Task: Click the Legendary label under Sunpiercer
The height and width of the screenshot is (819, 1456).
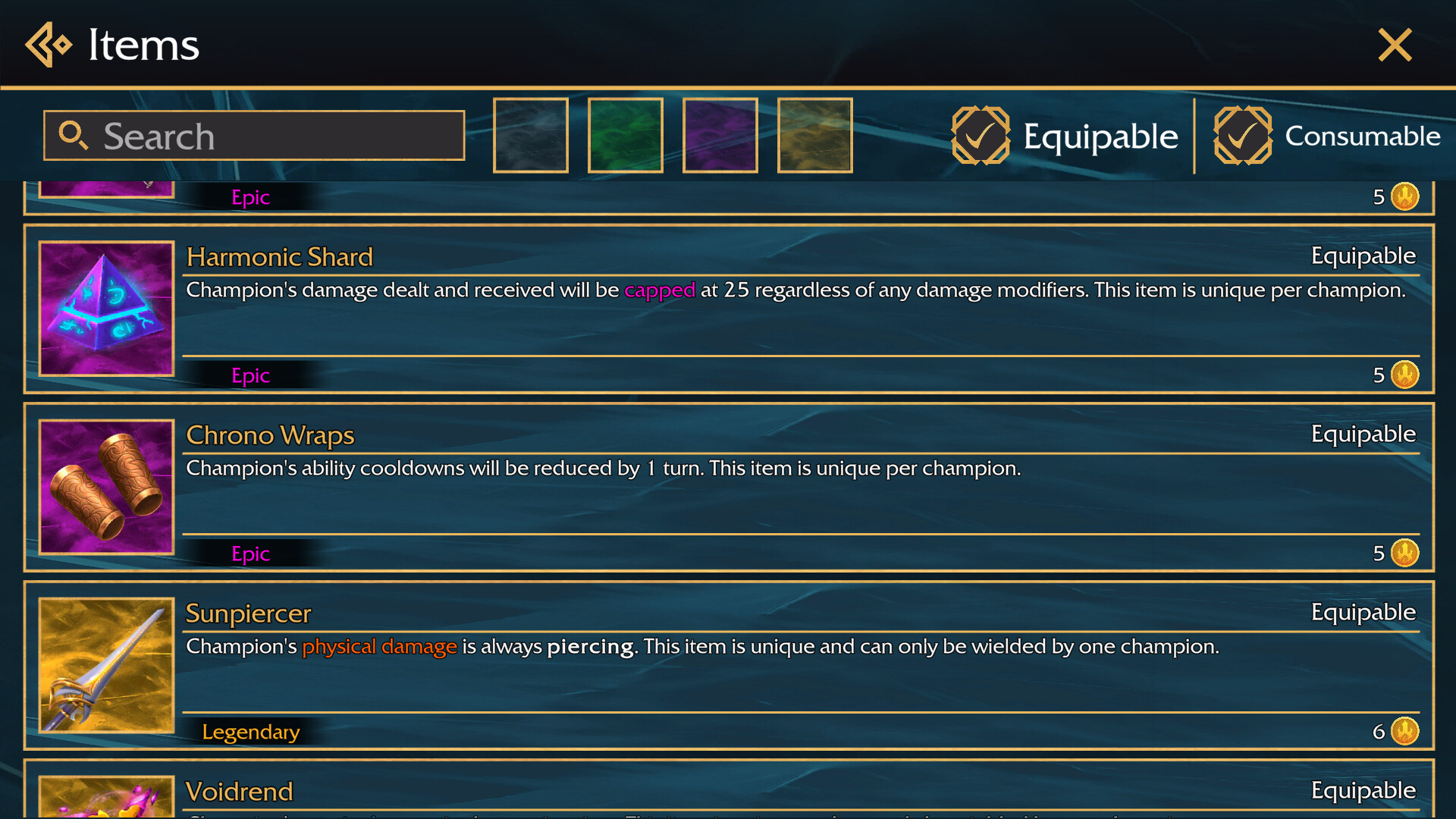Action: [x=251, y=731]
